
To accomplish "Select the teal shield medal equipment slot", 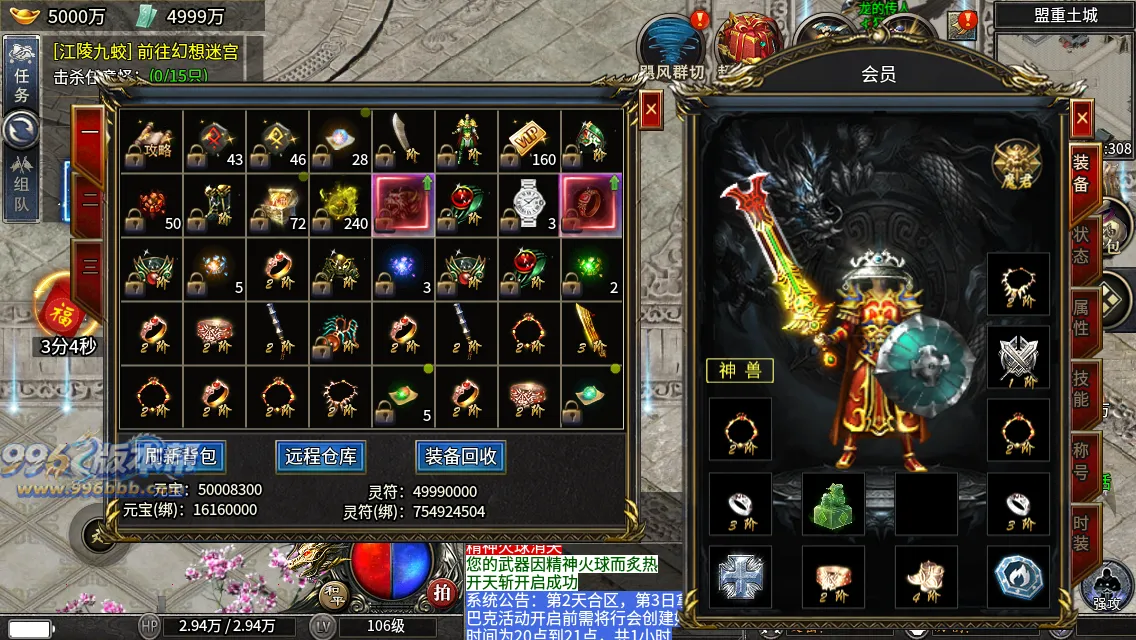I will click(x=1018, y=576).
